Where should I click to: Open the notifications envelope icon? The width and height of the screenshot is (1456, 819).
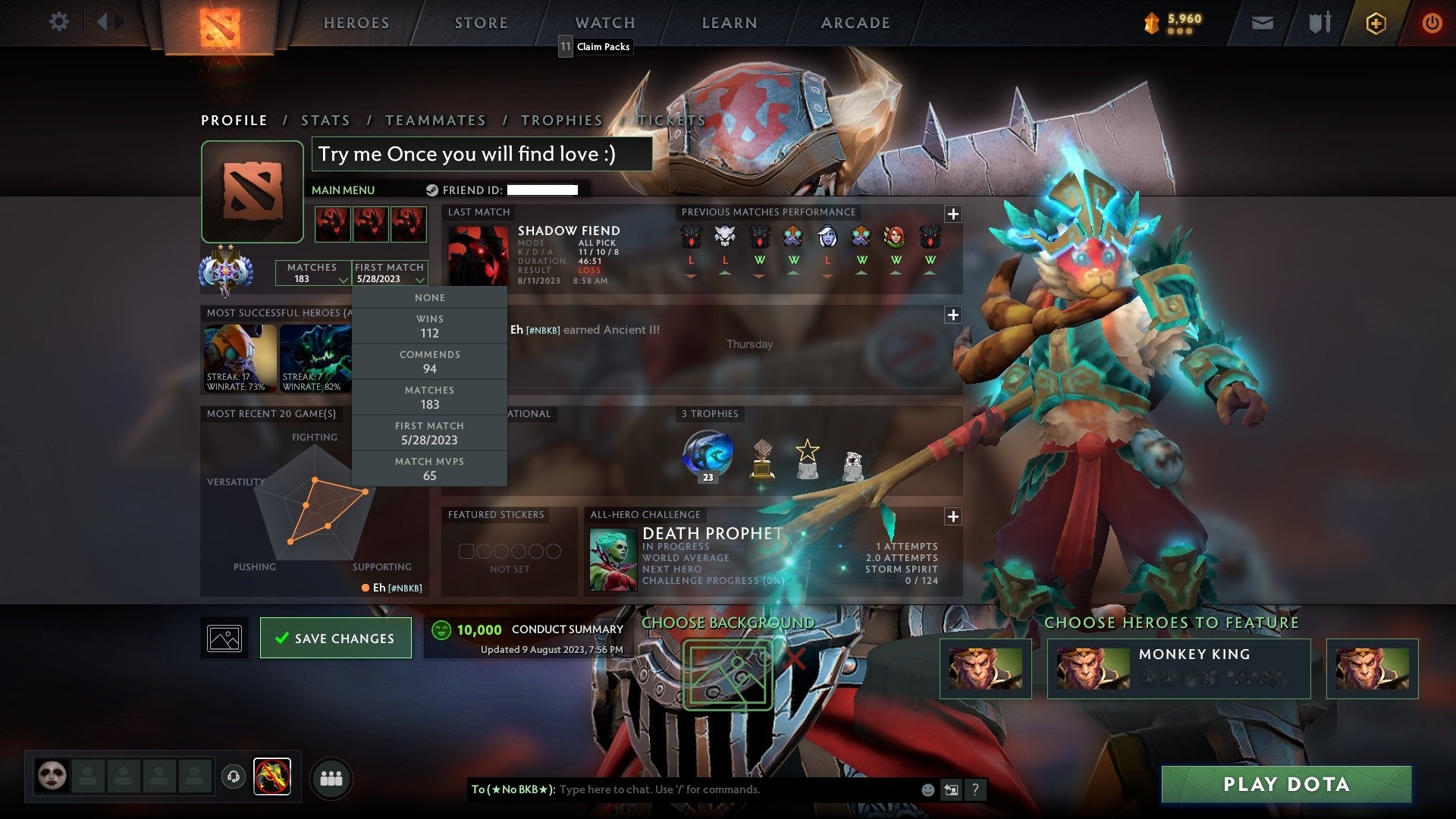[1261, 23]
